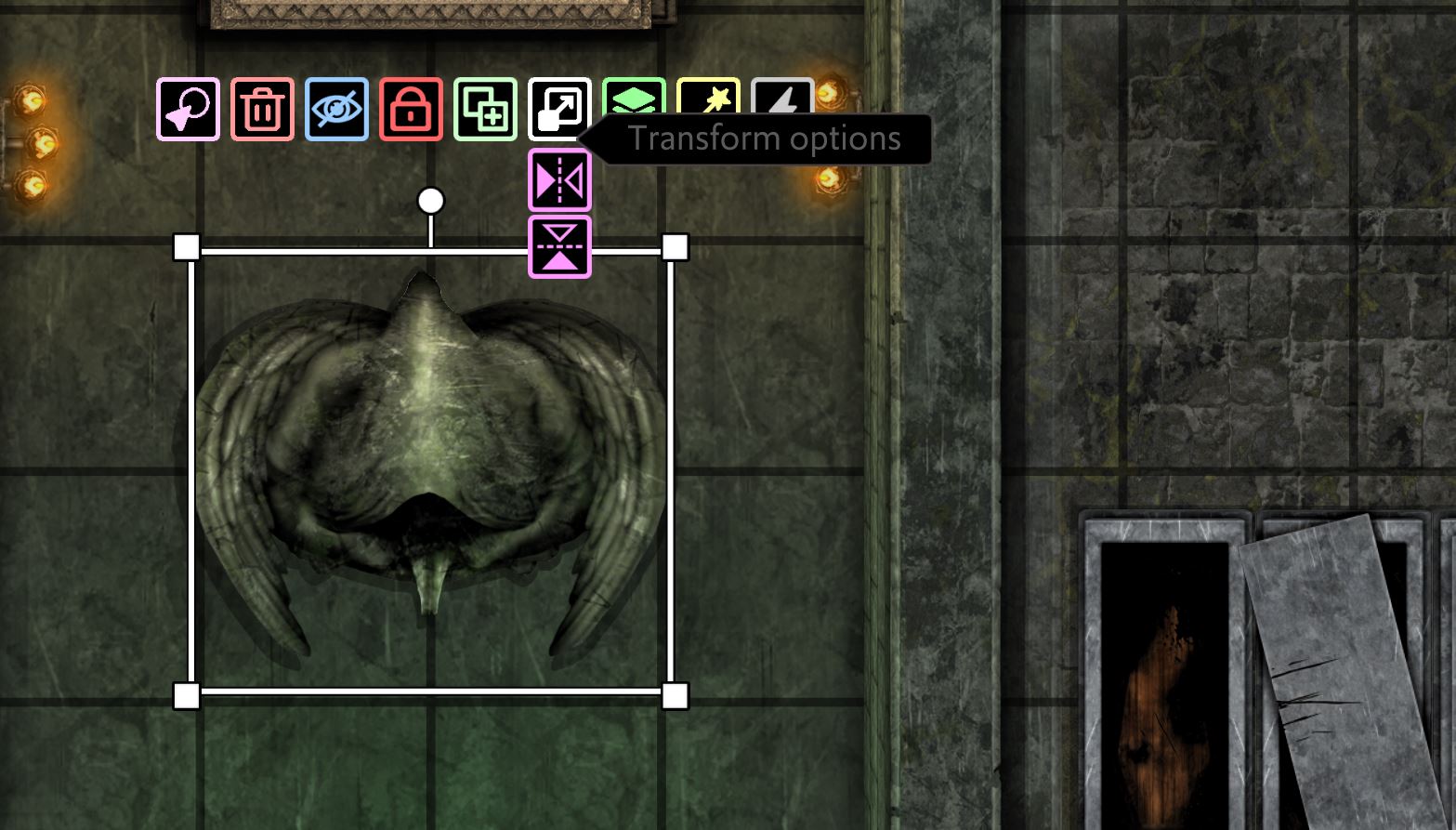1456x830 pixels.
Task: Toggle visibility with the crossed-eye icon
Action: coord(336,110)
